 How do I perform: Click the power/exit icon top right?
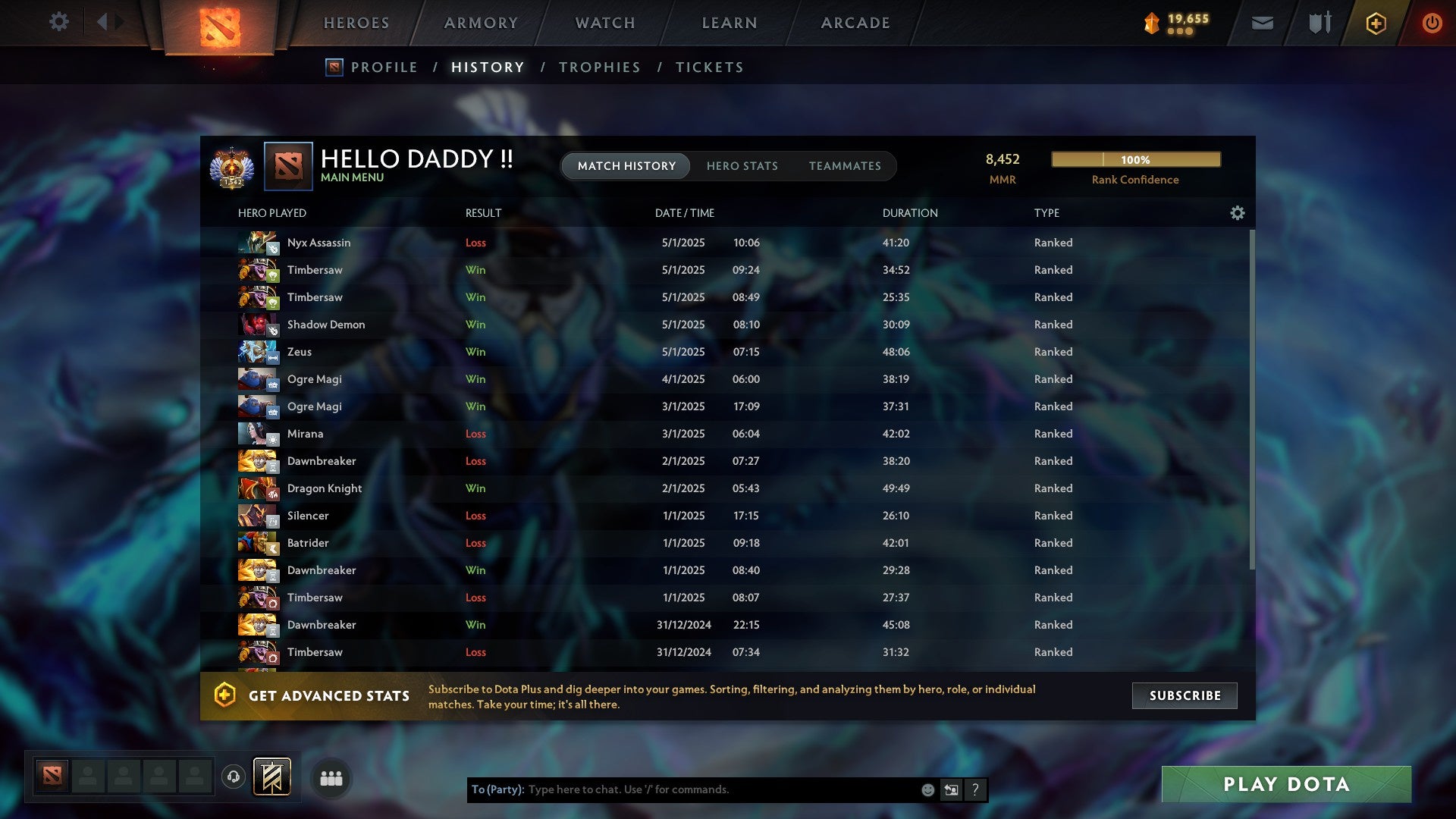[x=1432, y=23]
